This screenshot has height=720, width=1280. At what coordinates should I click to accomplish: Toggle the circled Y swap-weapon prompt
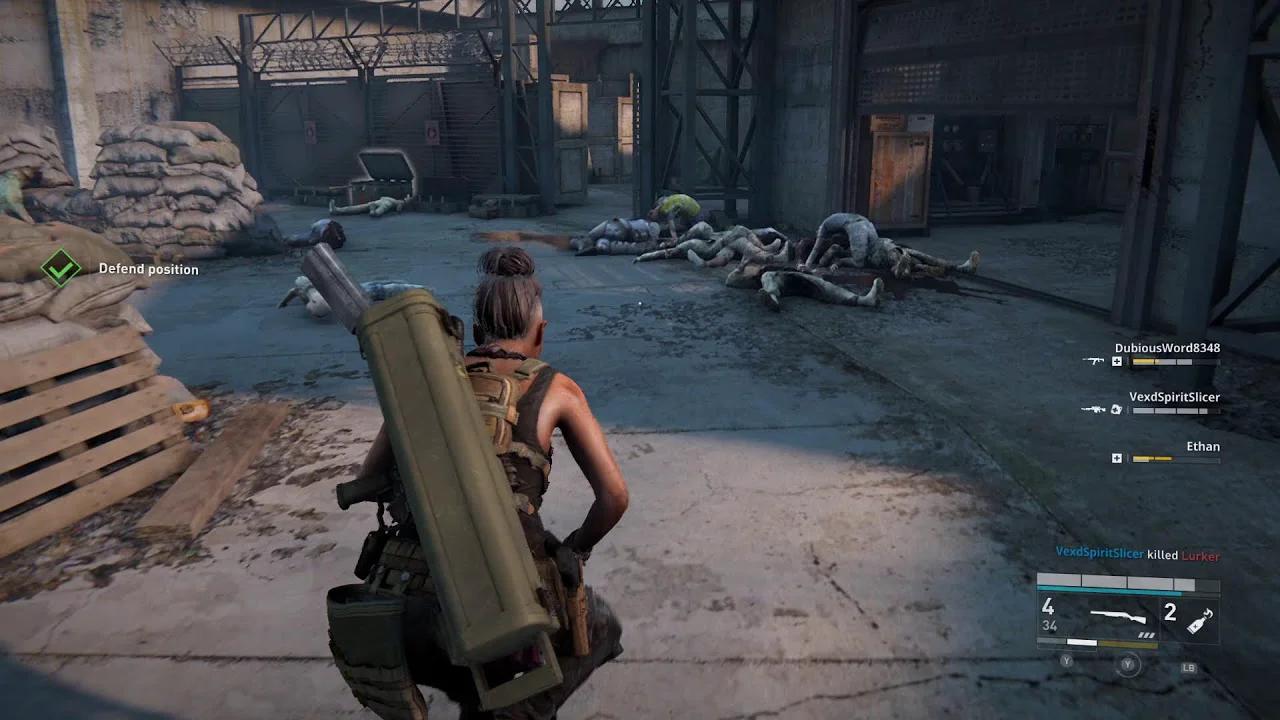[1128, 664]
